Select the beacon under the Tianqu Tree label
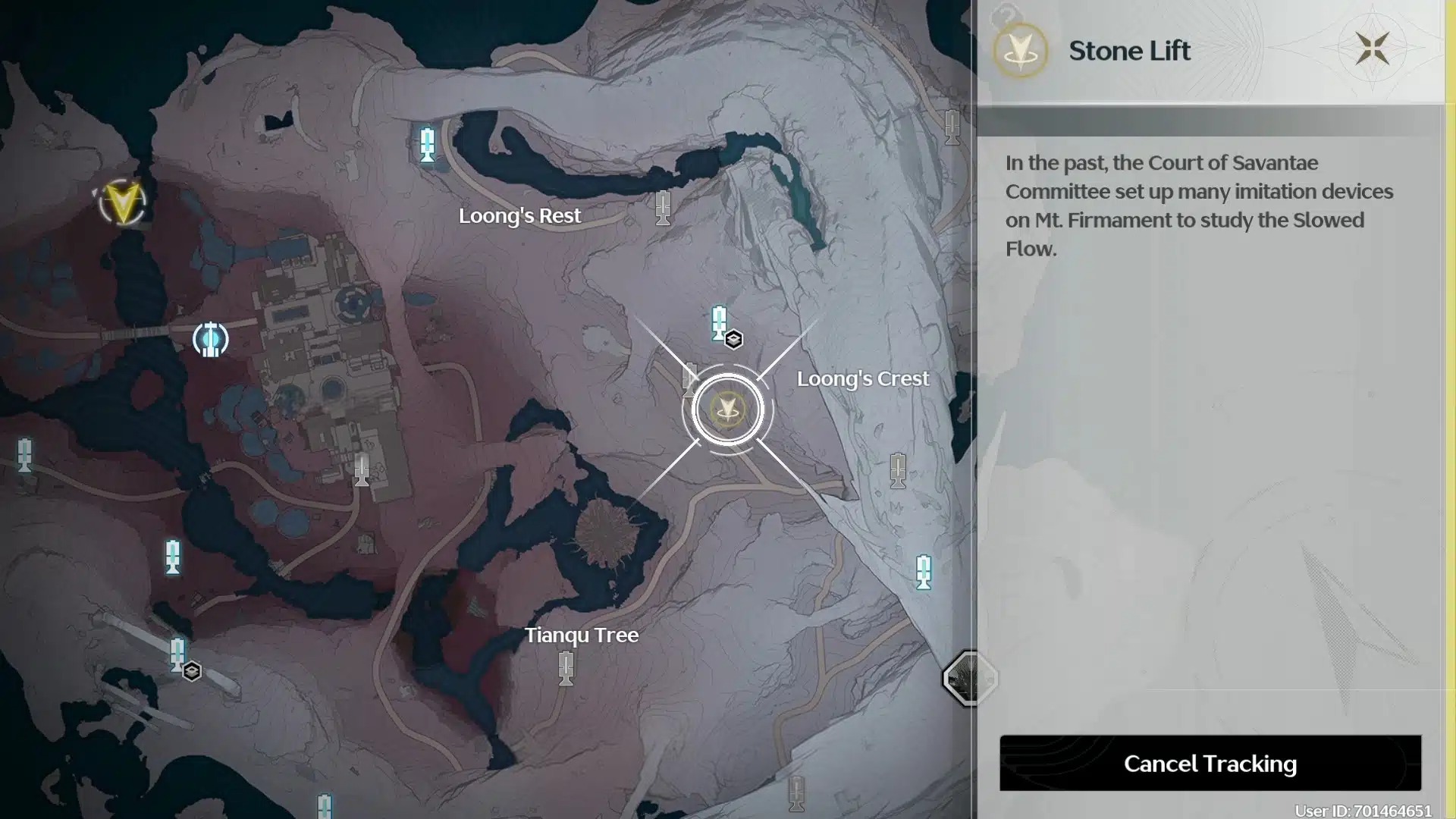1456x819 pixels. click(x=566, y=669)
